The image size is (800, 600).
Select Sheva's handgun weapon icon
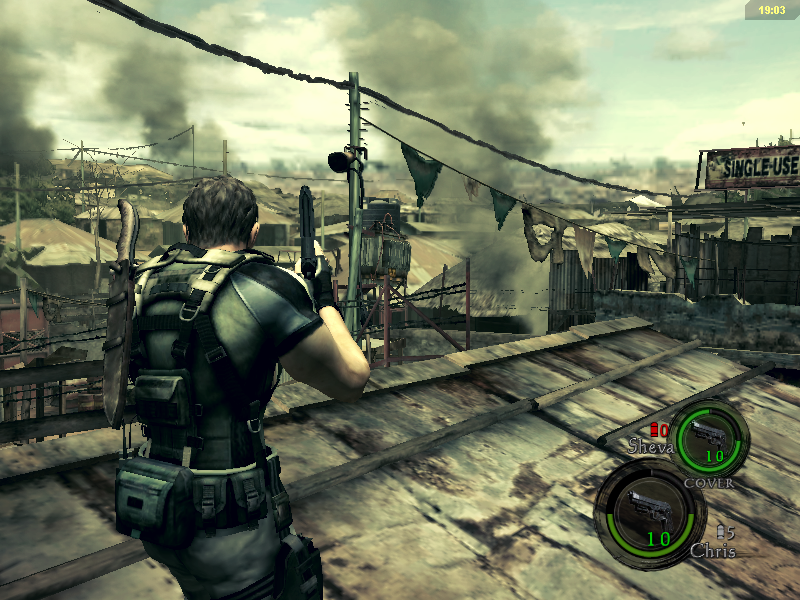pyautogui.click(x=710, y=435)
